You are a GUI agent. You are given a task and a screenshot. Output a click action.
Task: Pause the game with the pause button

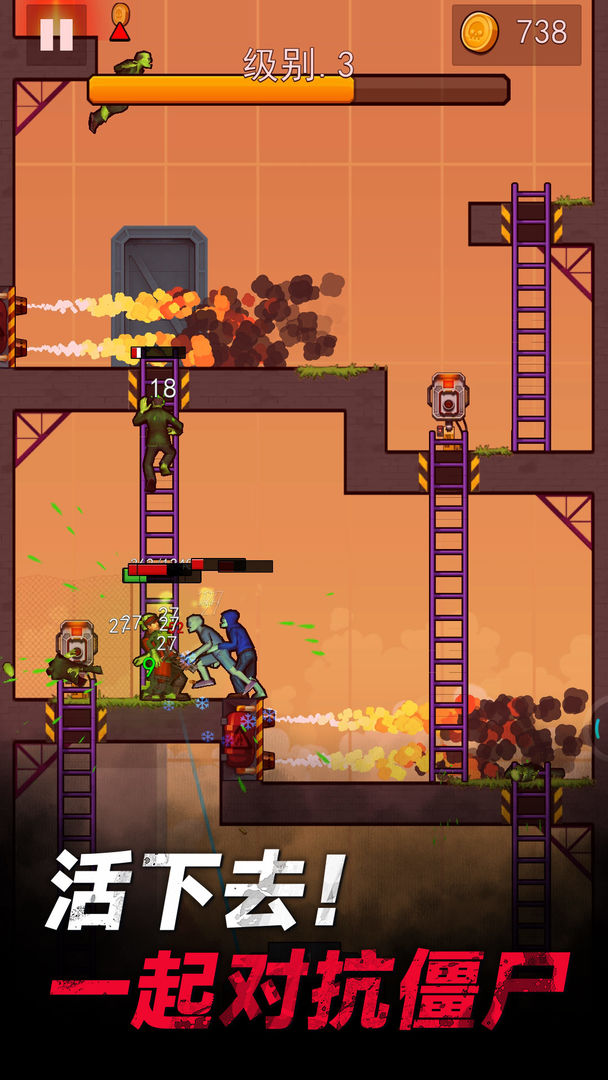56,34
